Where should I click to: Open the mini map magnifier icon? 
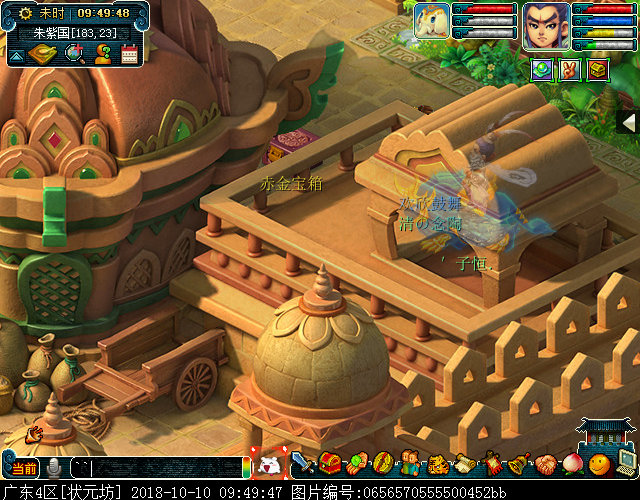(73, 54)
